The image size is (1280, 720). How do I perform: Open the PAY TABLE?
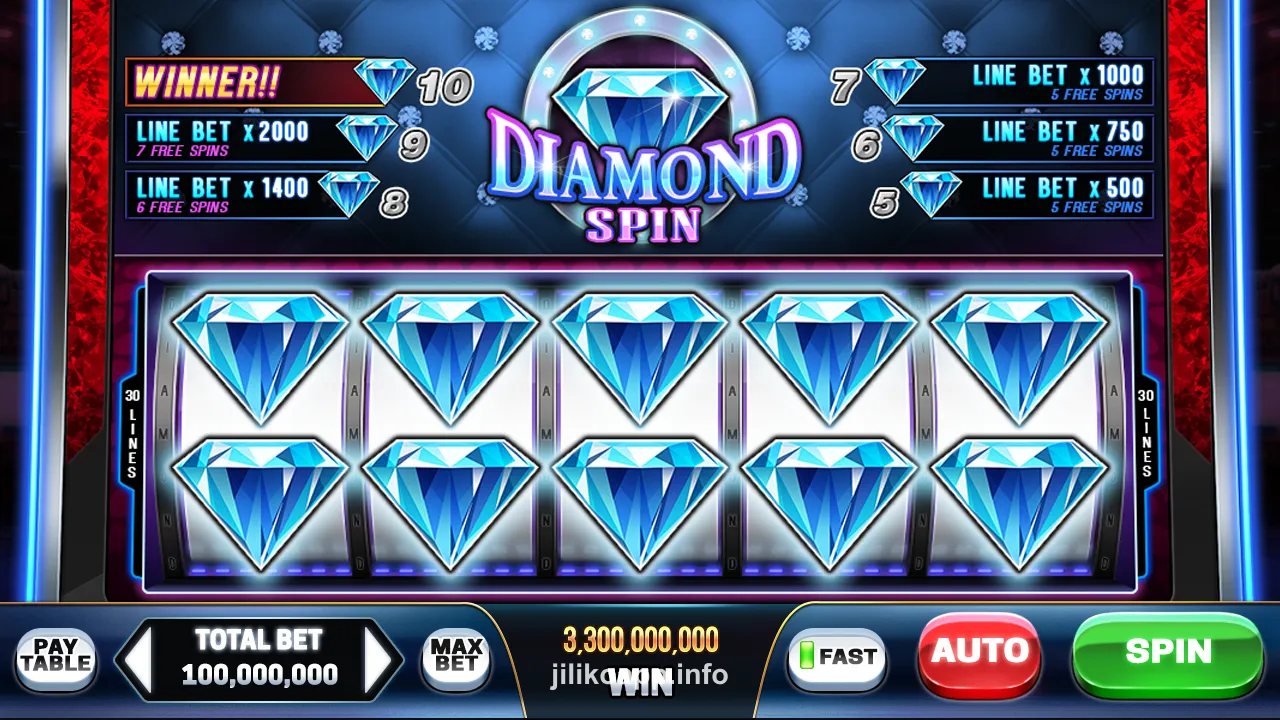(56, 658)
